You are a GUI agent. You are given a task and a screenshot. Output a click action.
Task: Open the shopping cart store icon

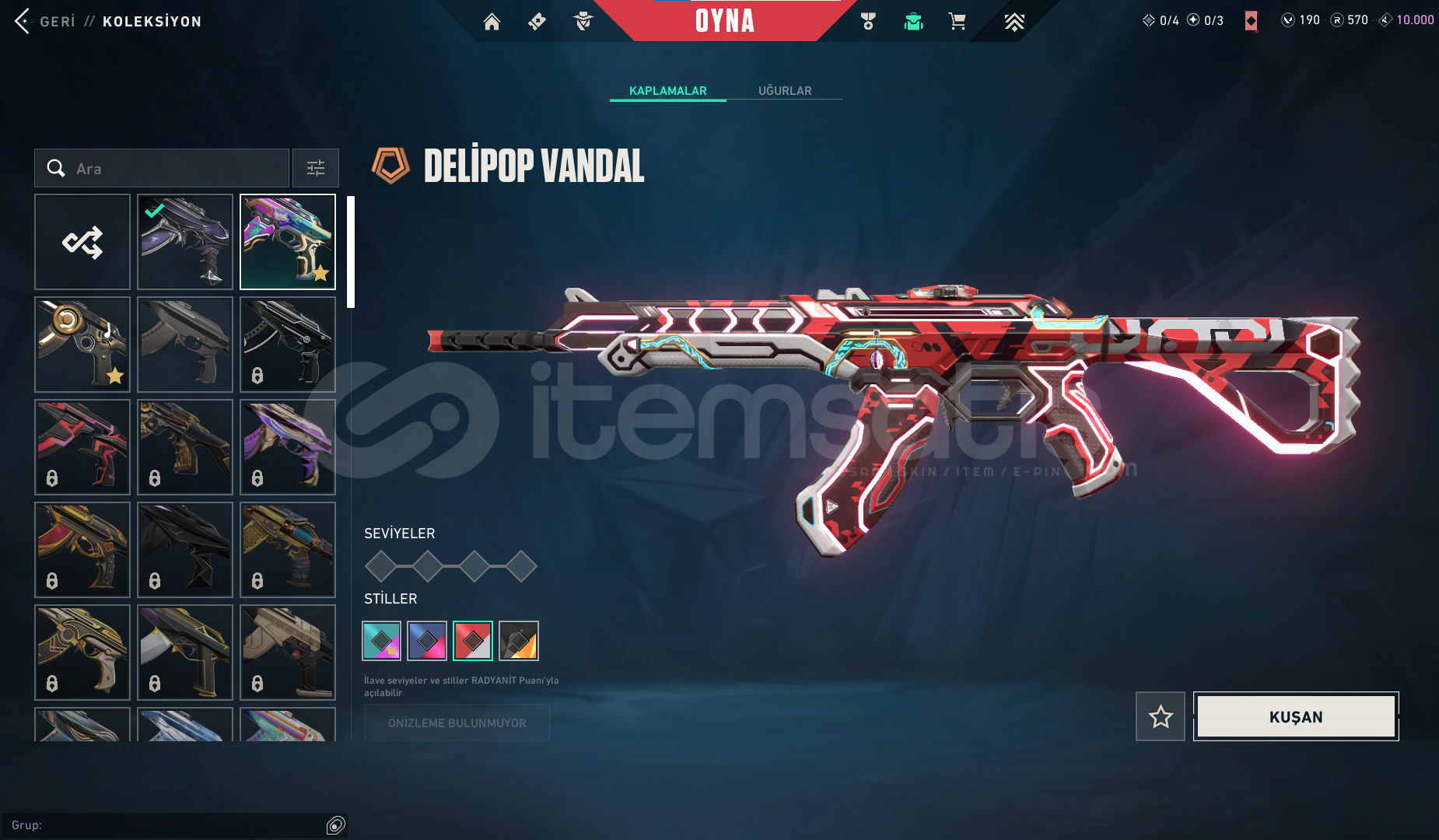click(957, 22)
